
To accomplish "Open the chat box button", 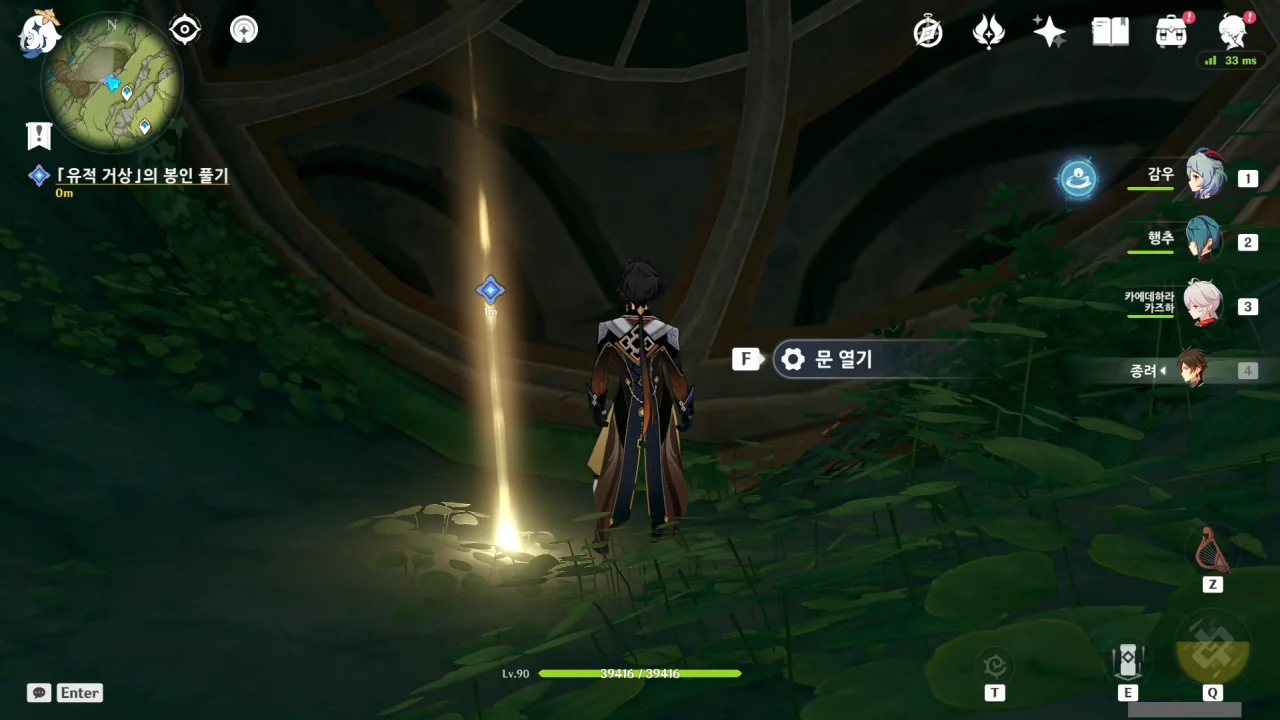I will point(39,692).
